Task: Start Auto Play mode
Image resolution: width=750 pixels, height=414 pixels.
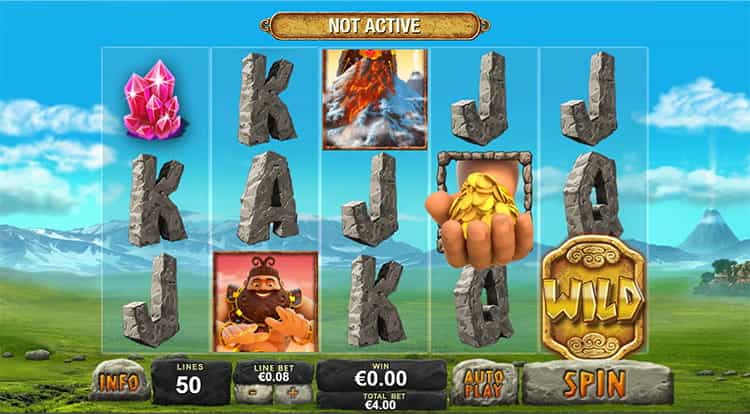Action: [484, 381]
